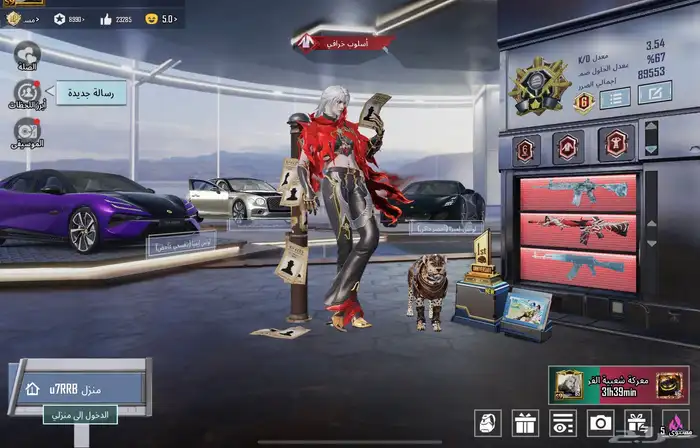
Task: Open the moments icon with red dot
Action: (x=27, y=92)
